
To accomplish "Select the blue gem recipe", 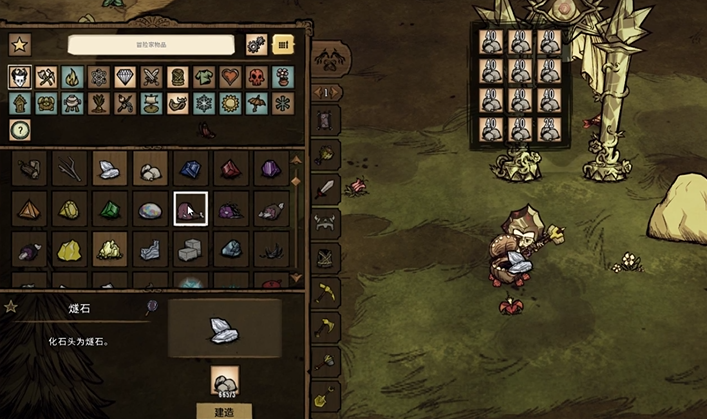I will tap(190, 170).
